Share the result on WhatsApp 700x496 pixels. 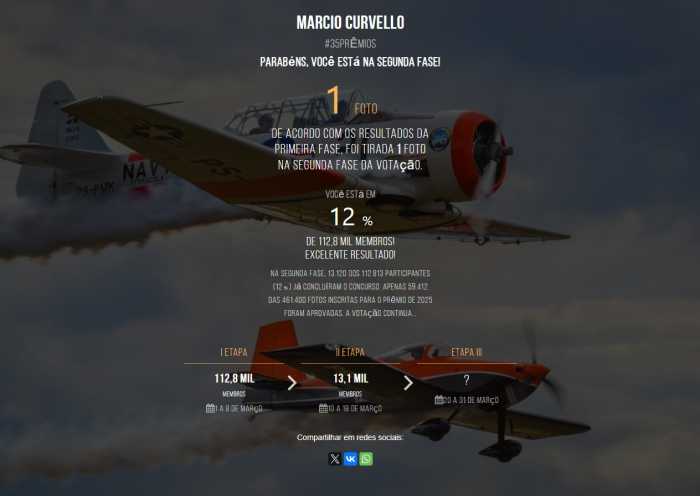366,459
